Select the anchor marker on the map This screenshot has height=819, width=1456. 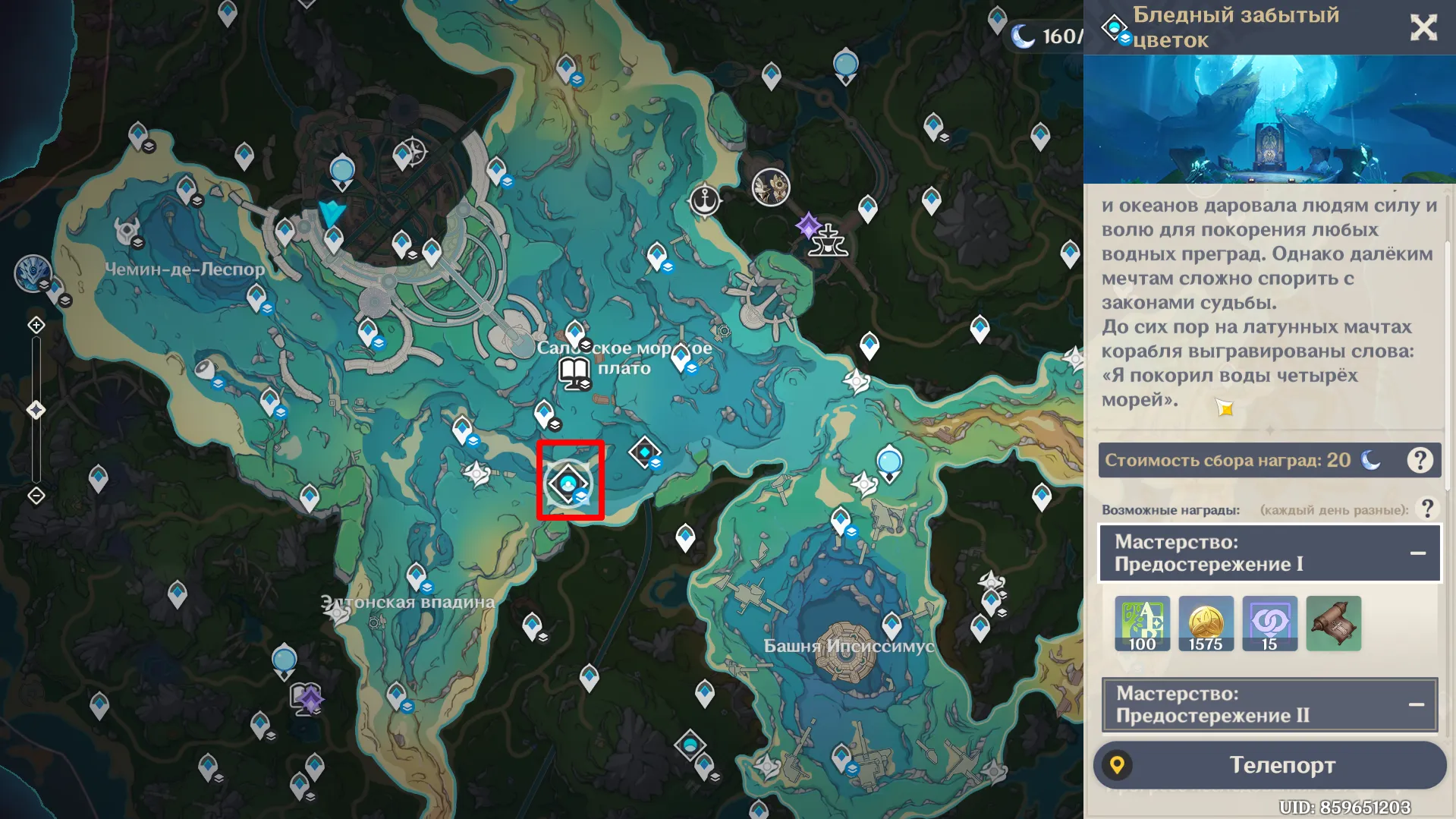pos(706,201)
